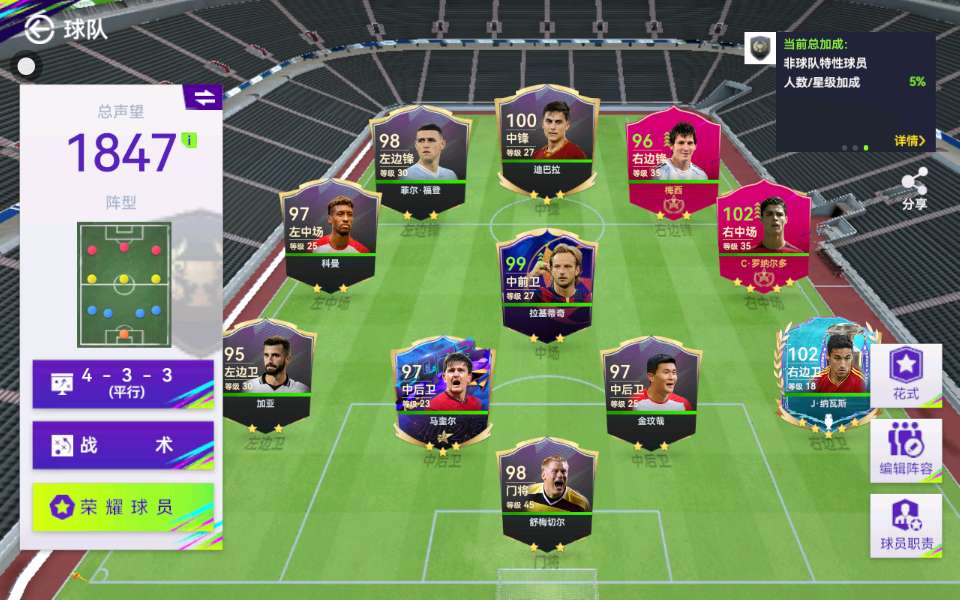
Task: Open 球员职责 player roles
Action: [x=906, y=525]
